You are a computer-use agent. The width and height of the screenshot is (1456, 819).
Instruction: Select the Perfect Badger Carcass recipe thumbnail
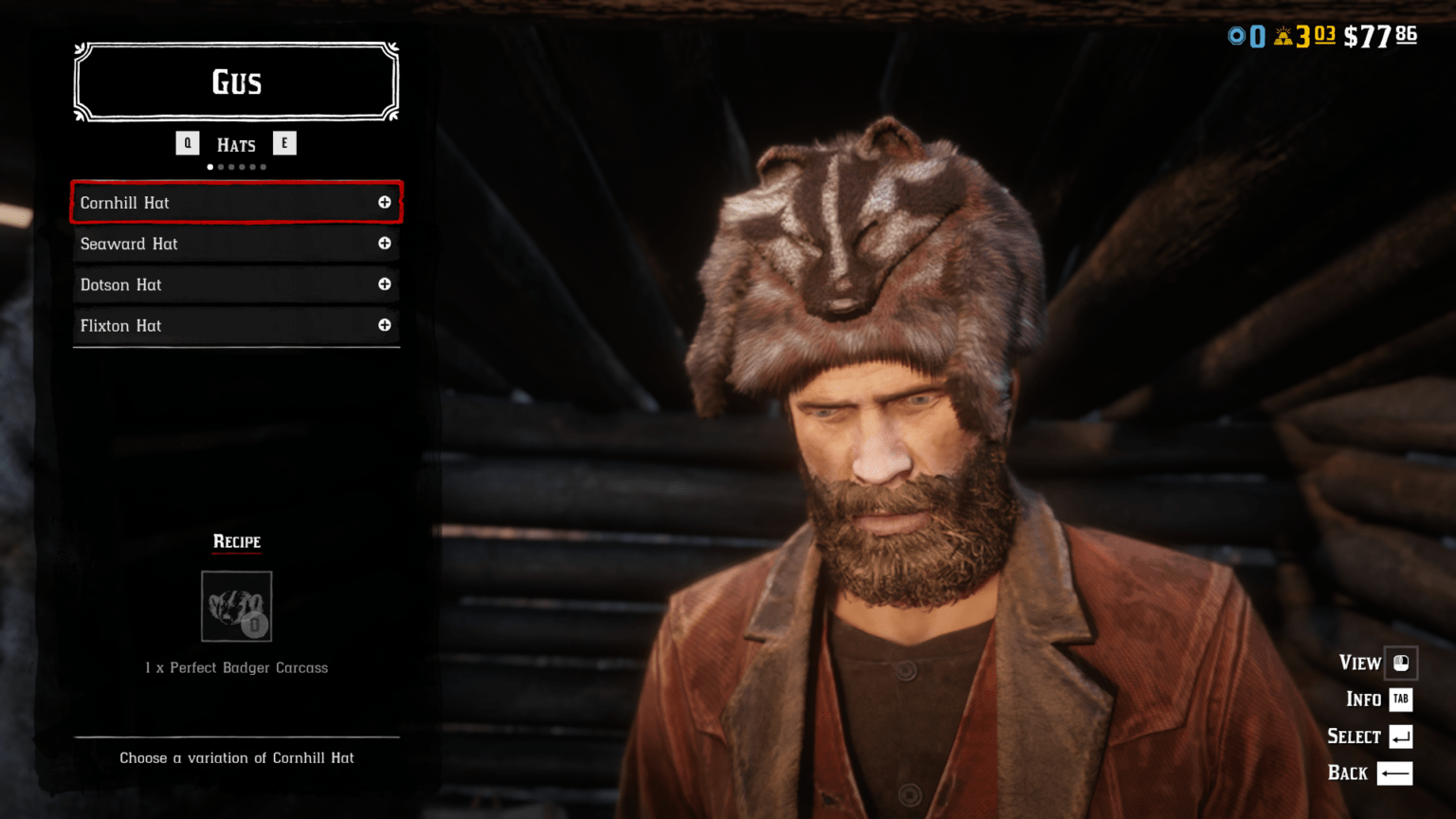coord(236,607)
